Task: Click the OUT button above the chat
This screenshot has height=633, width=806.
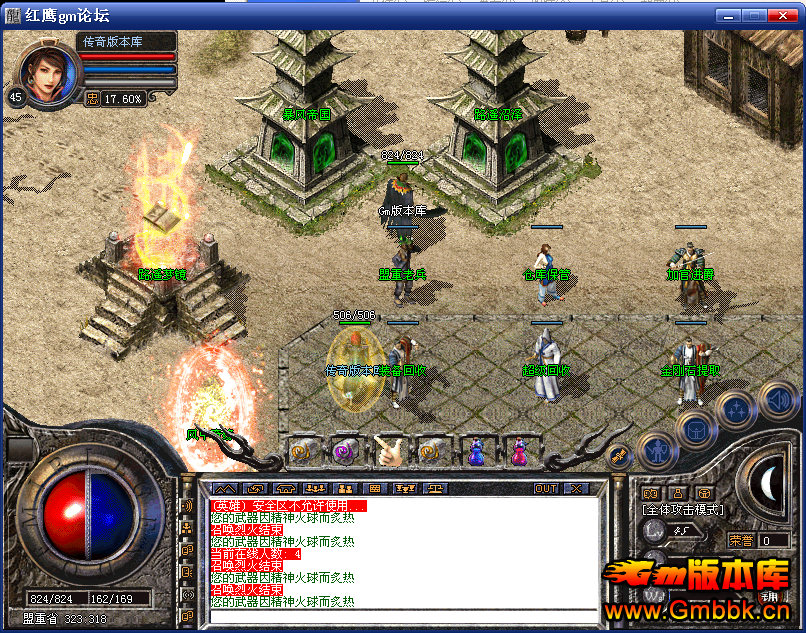Action: 545,489
